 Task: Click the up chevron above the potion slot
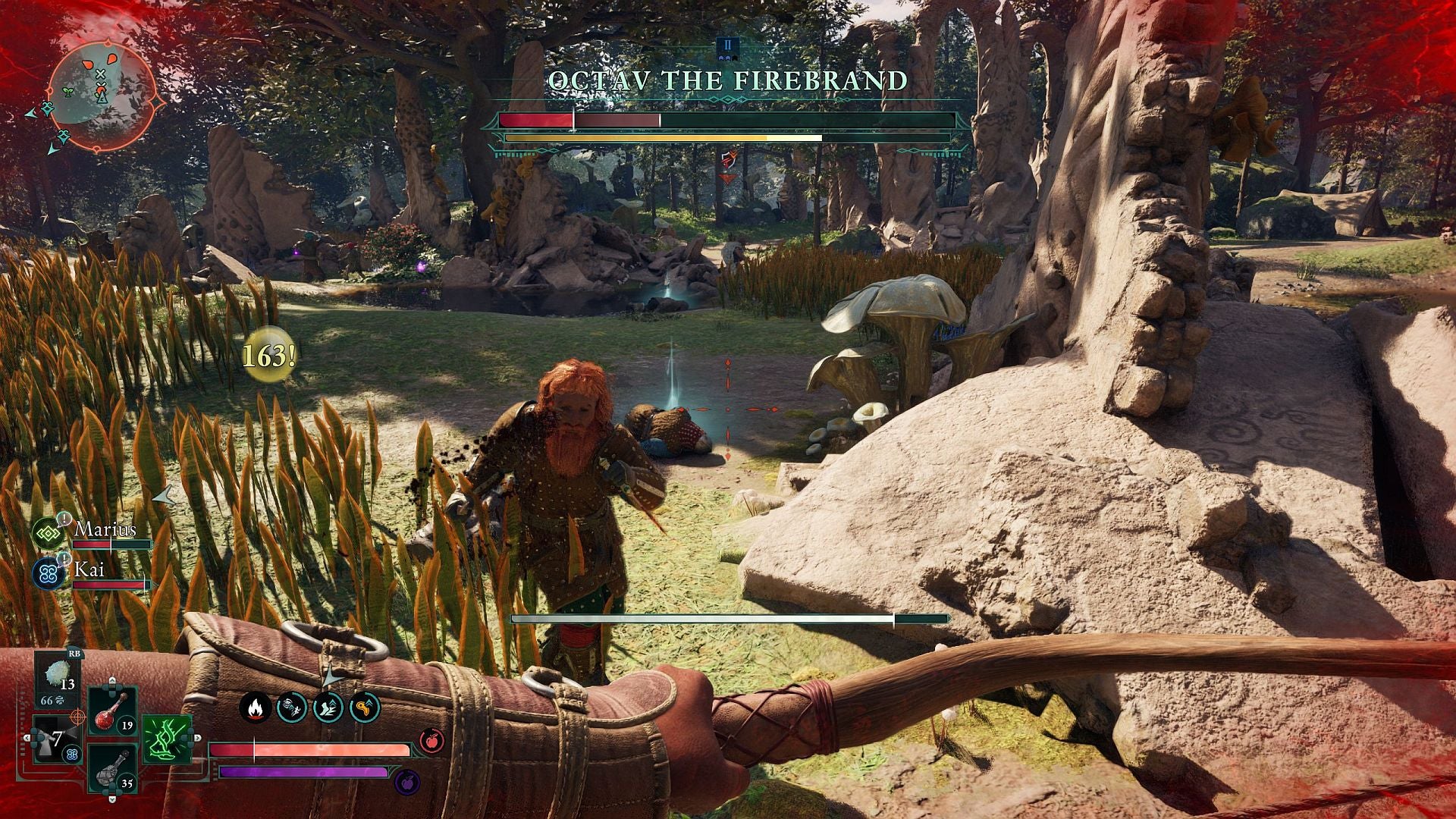[112, 681]
